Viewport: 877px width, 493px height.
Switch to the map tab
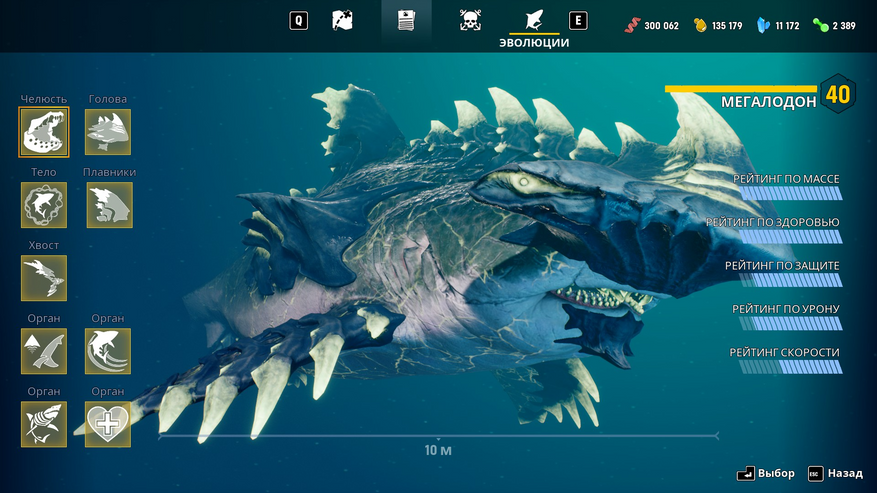pyautogui.click(x=342, y=20)
